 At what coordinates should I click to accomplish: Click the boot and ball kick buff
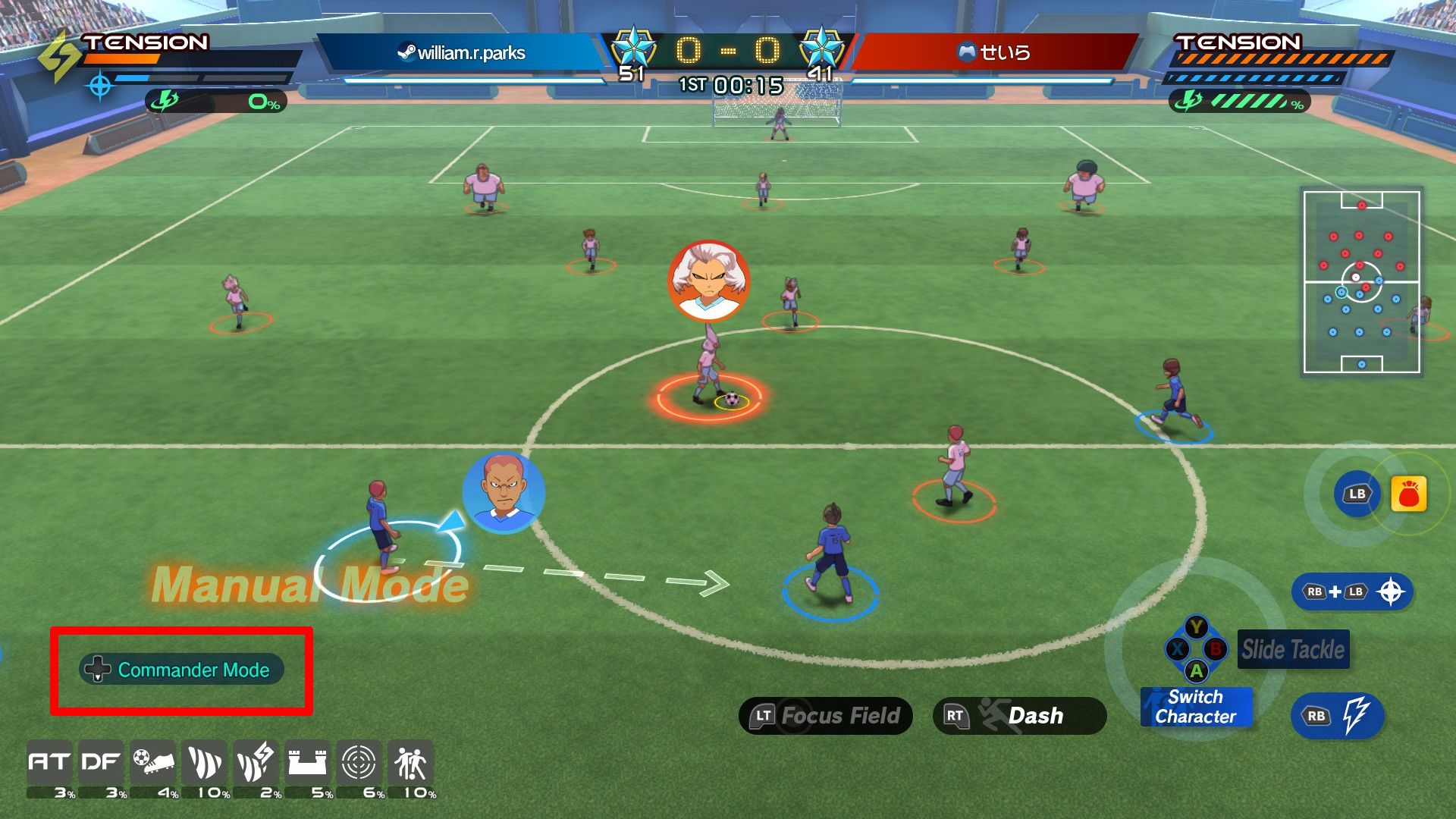(x=153, y=762)
